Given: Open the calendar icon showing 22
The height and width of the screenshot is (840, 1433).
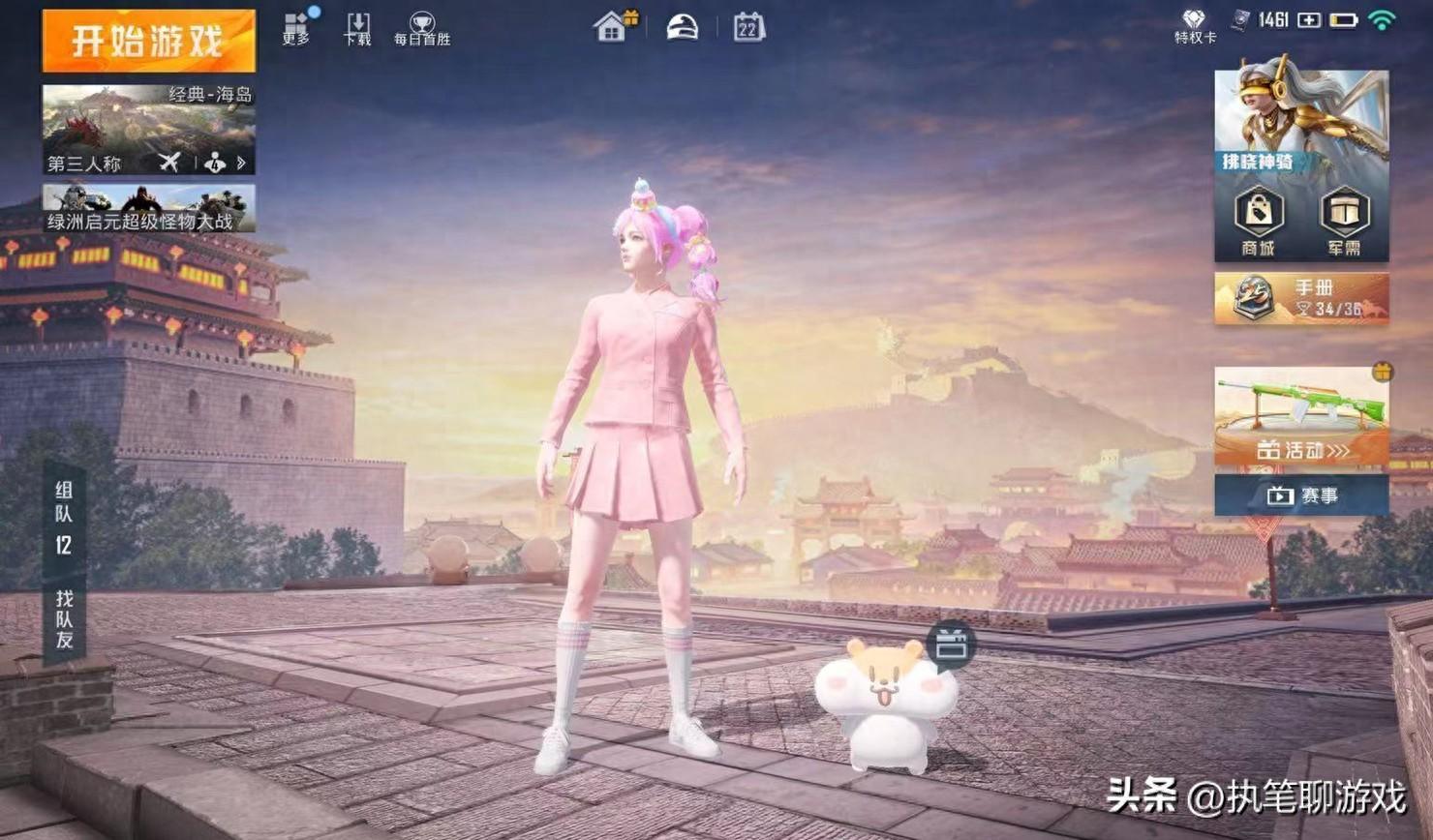Looking at the screenshot, I should coord(748,27).
